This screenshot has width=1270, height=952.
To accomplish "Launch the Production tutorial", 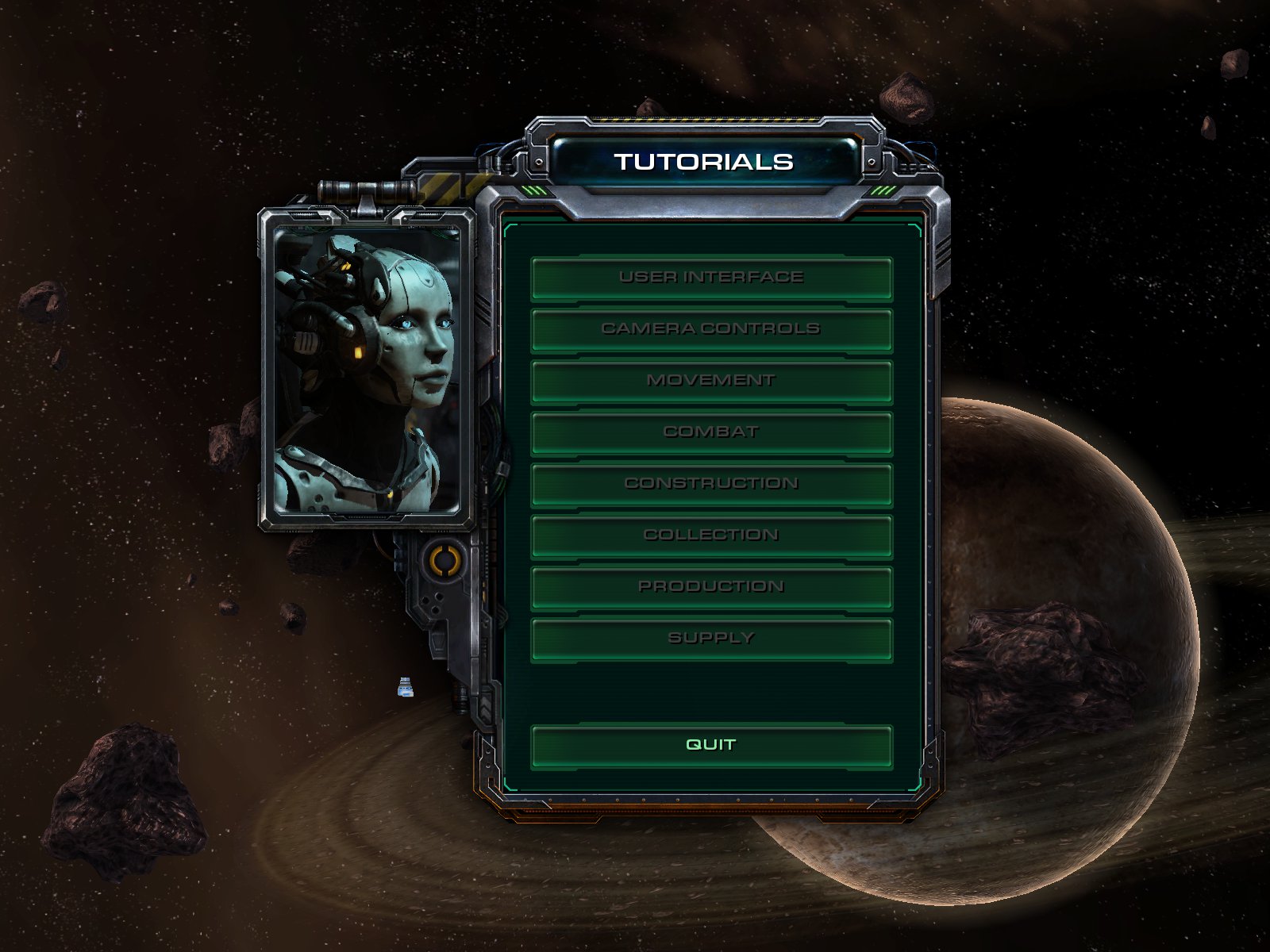I will click(x=711, y=587).
